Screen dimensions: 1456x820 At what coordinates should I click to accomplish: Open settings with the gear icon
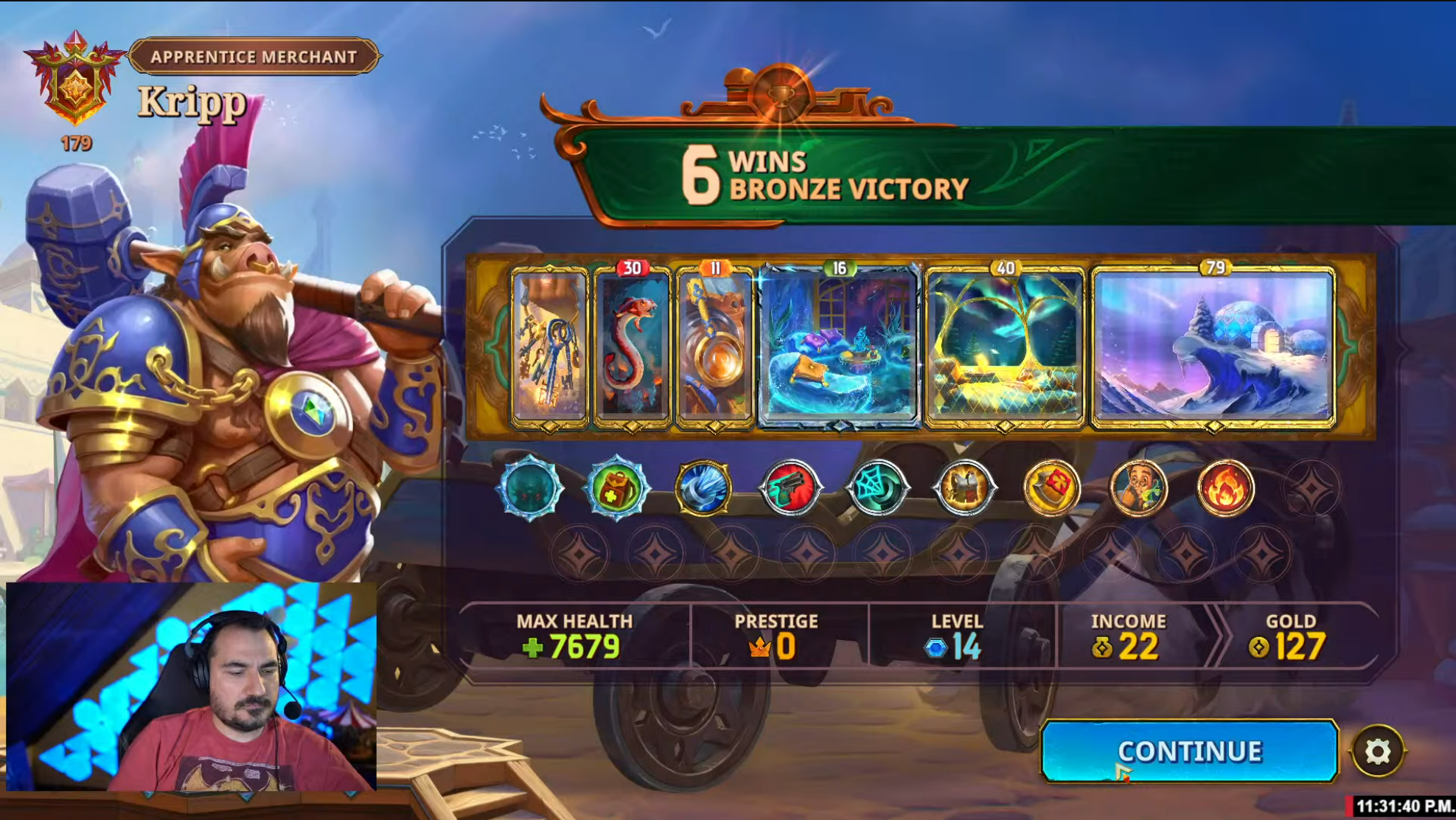click(x=1377, y=751)
